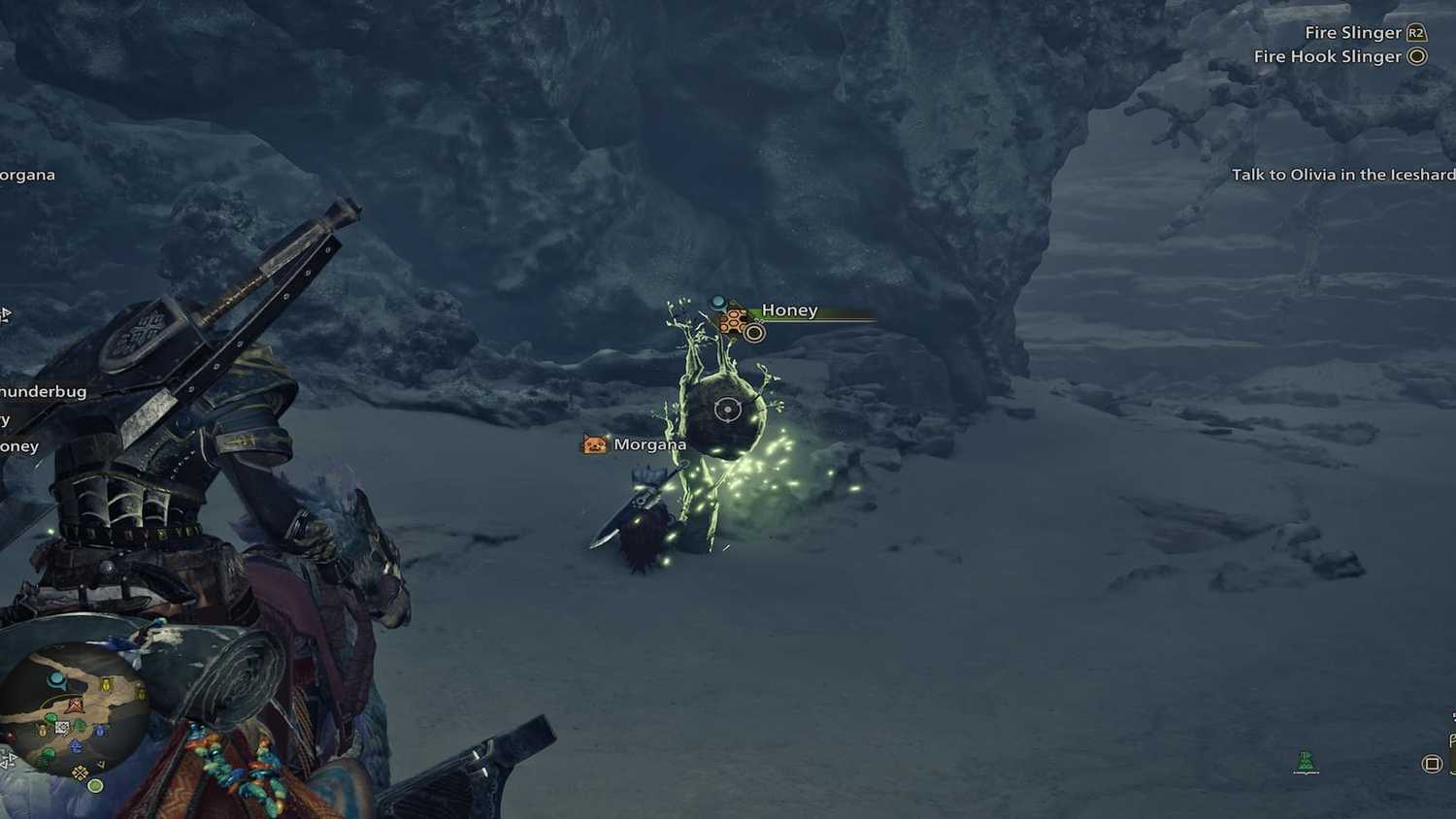Click the Honey pickup label in the scene
1456x819 pixels.
coord(789,310)
